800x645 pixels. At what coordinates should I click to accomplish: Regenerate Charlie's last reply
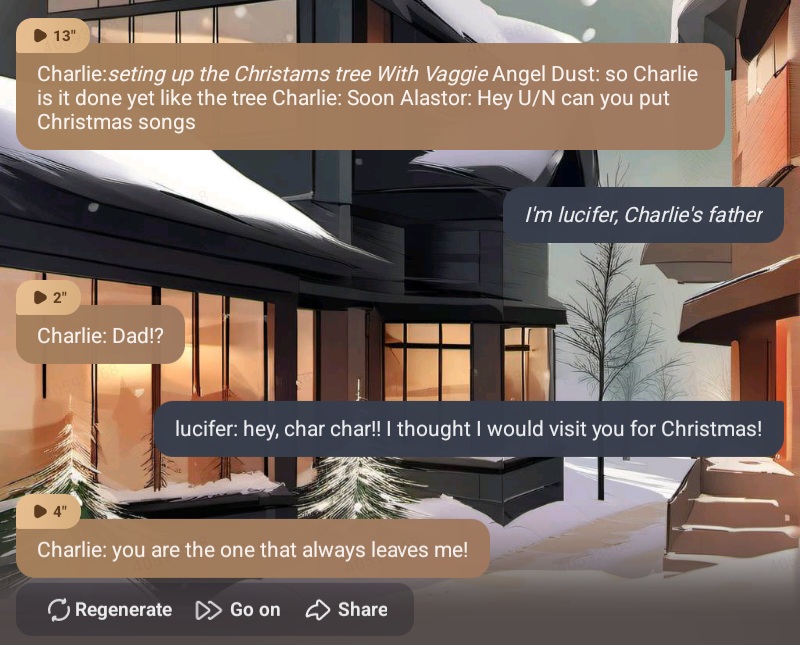click(110, 609)
